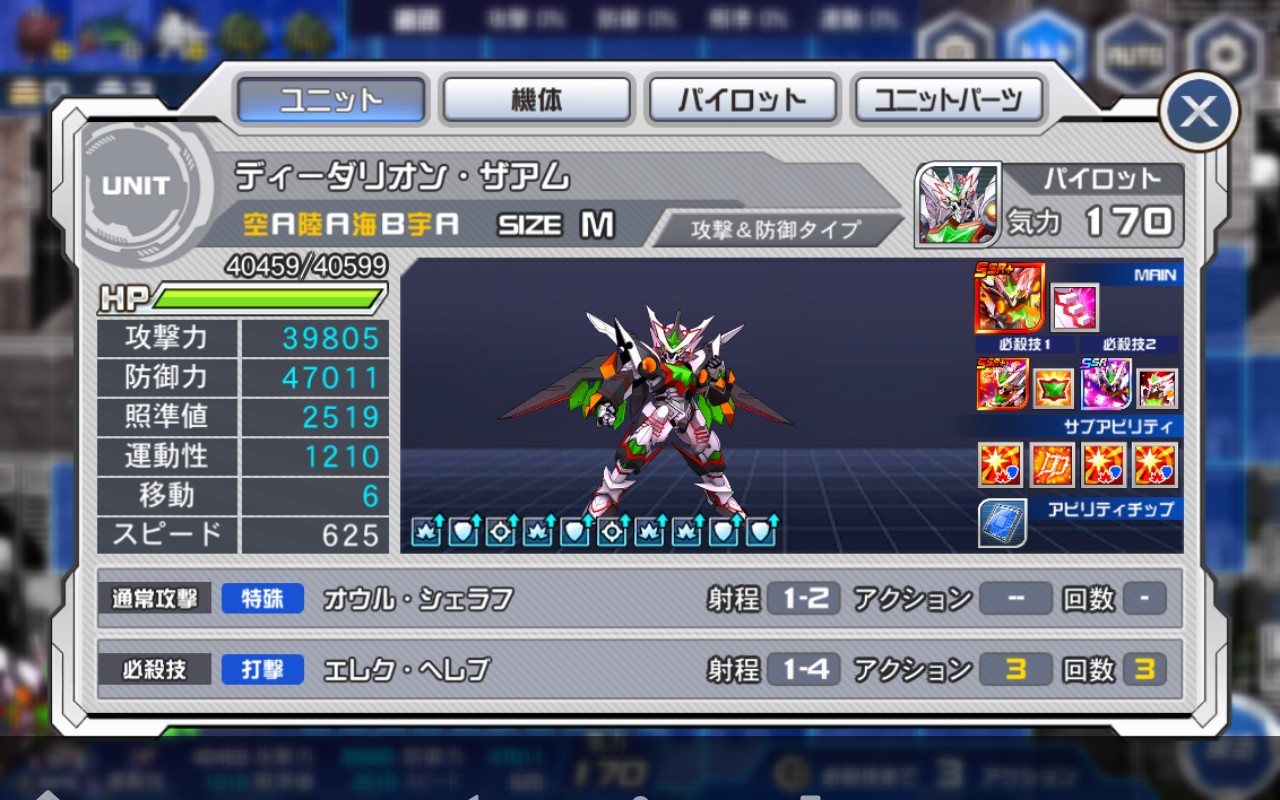Select the パイロット tab
The height and width of the screenshot is (800, 1280).
[x=742, y=100]
